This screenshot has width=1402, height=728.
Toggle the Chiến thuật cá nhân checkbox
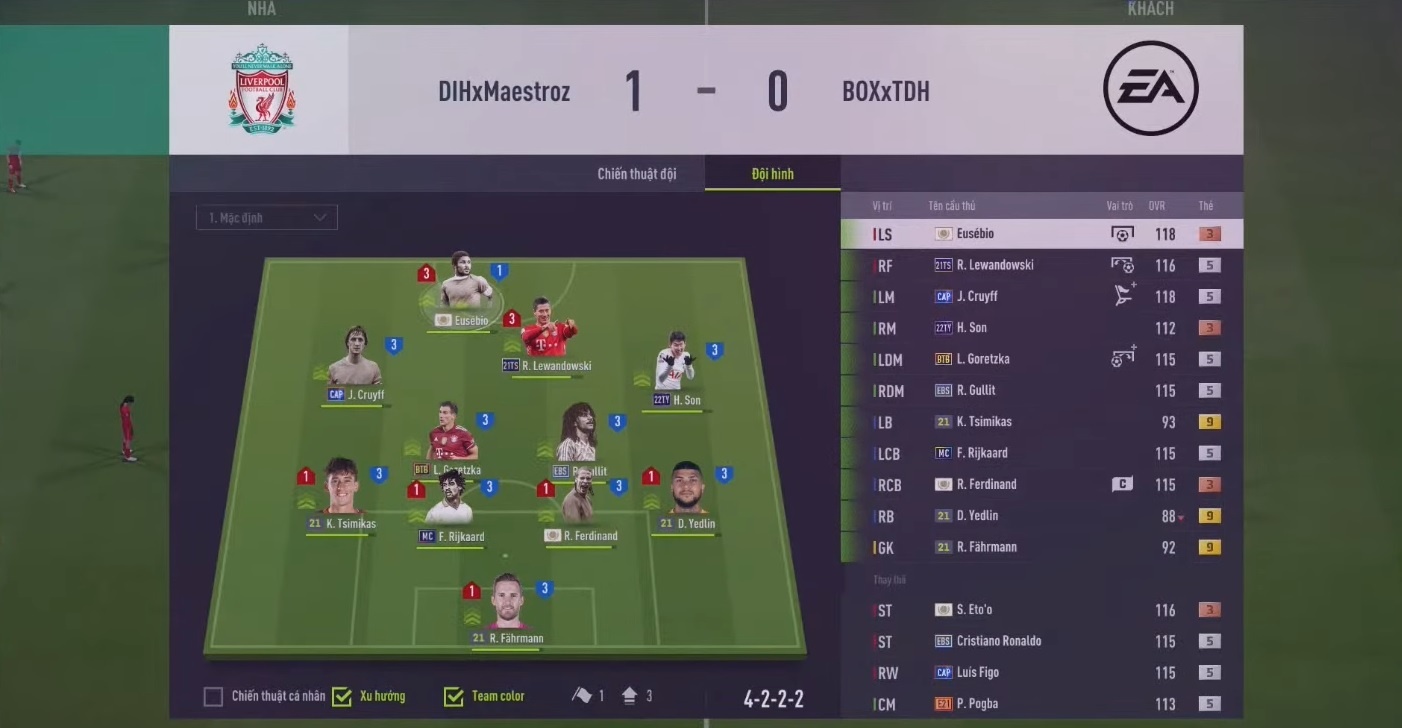point(213,697)
